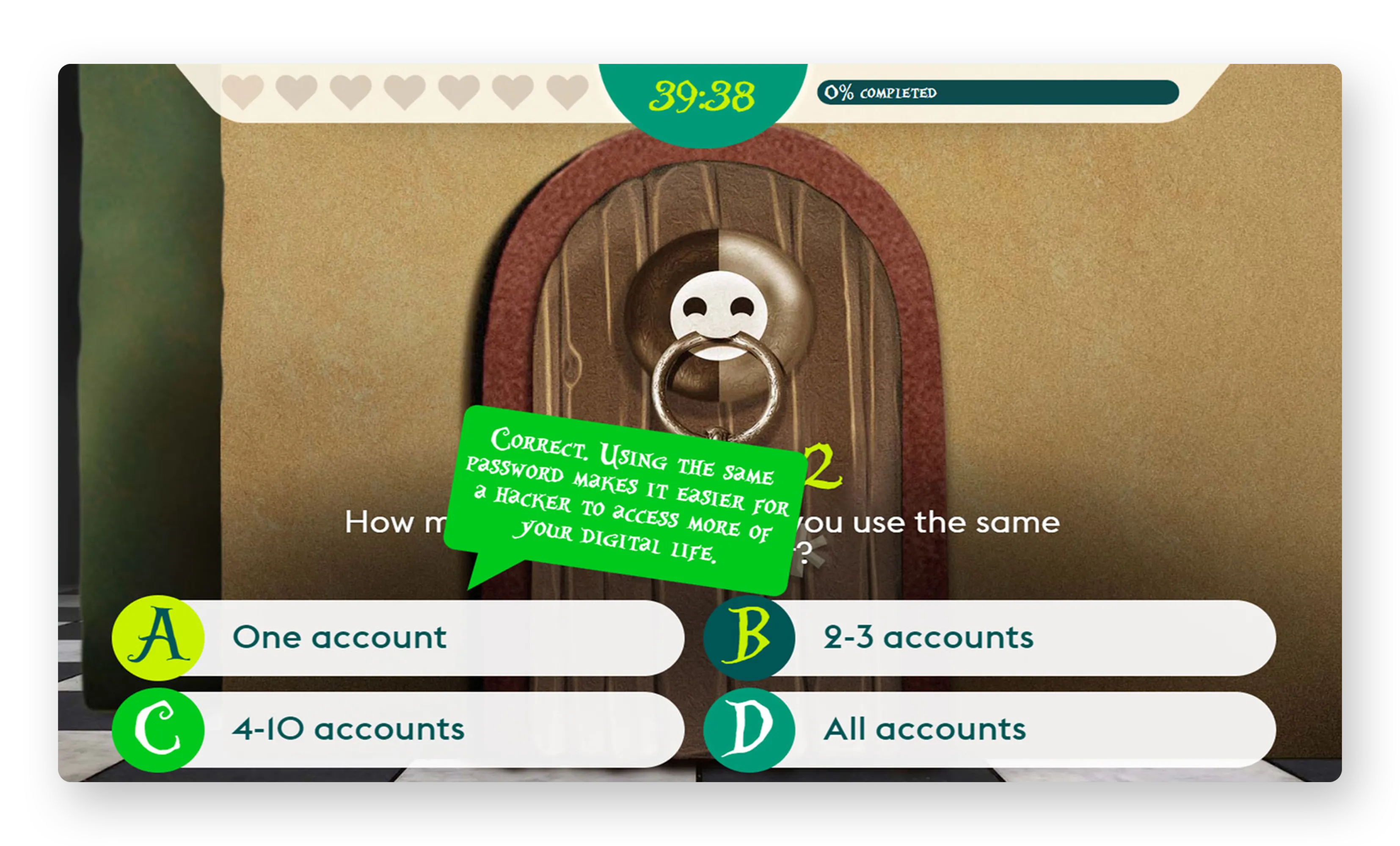Choose answer A, One account
The height and width of the screenshot is (846, 1400).
click(398, 637)
